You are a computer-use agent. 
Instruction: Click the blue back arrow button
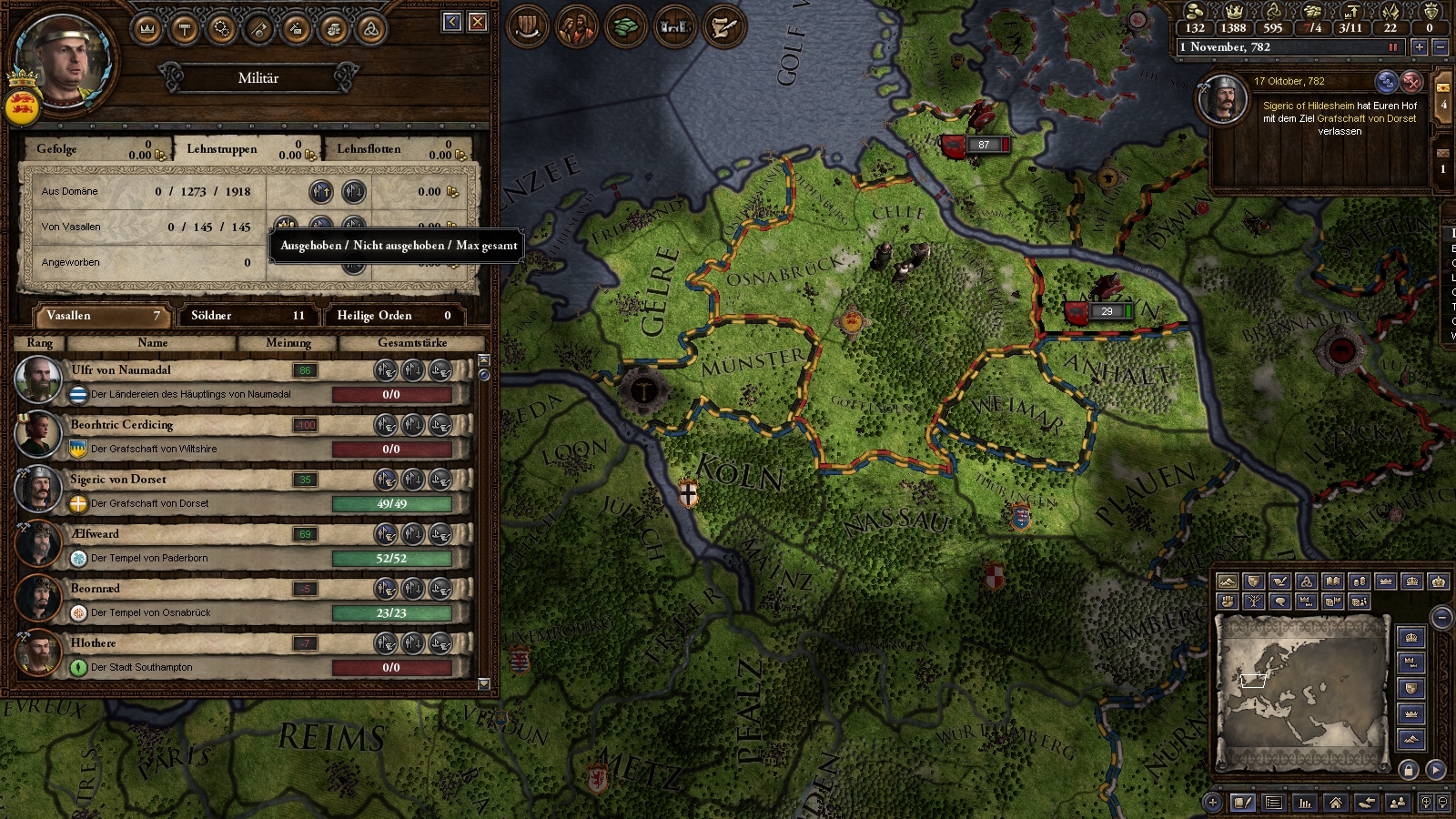pyautogui.click(x=452, y=22)
